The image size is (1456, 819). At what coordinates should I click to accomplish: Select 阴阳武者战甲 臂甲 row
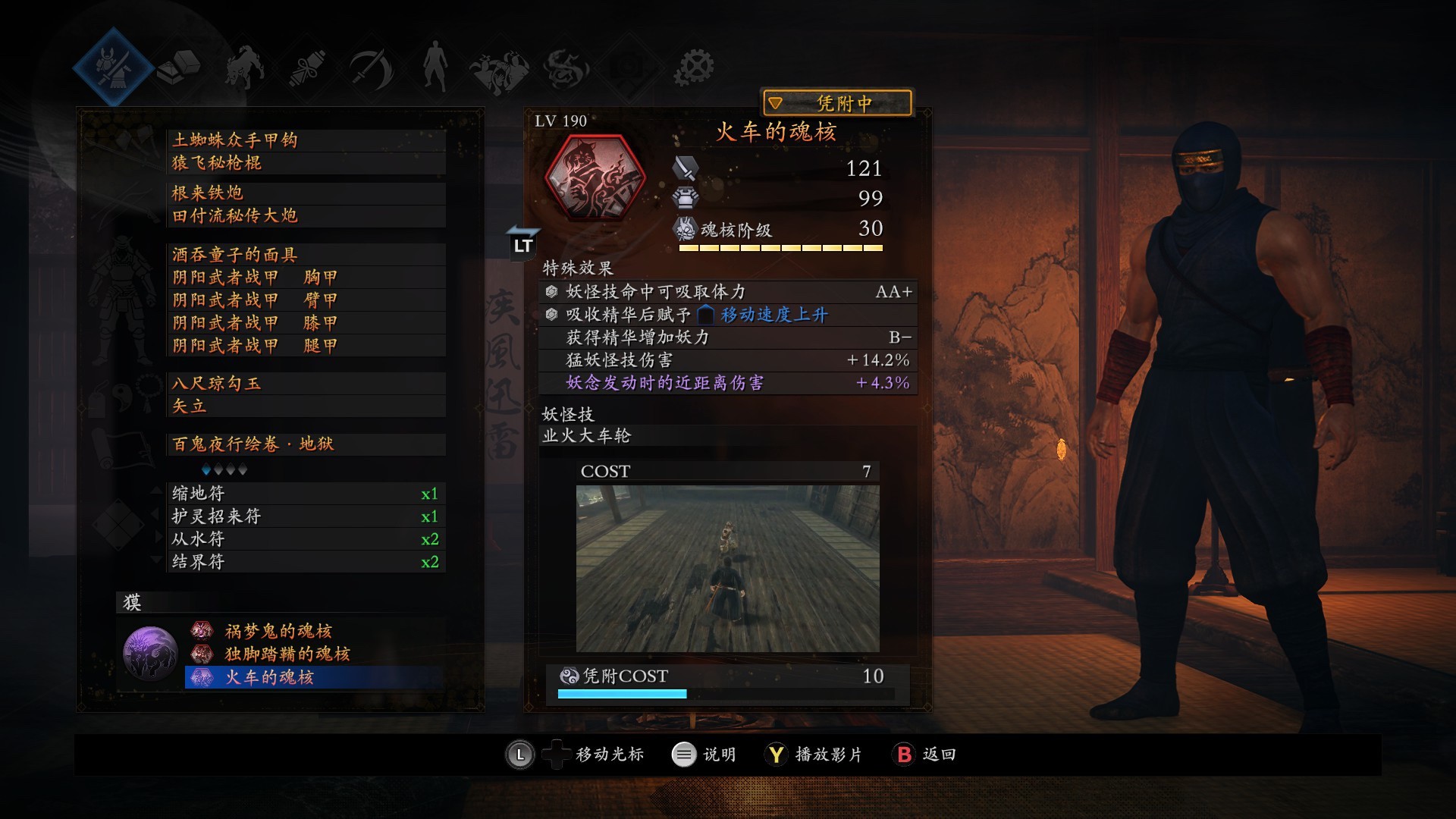(x=303, y=300)
